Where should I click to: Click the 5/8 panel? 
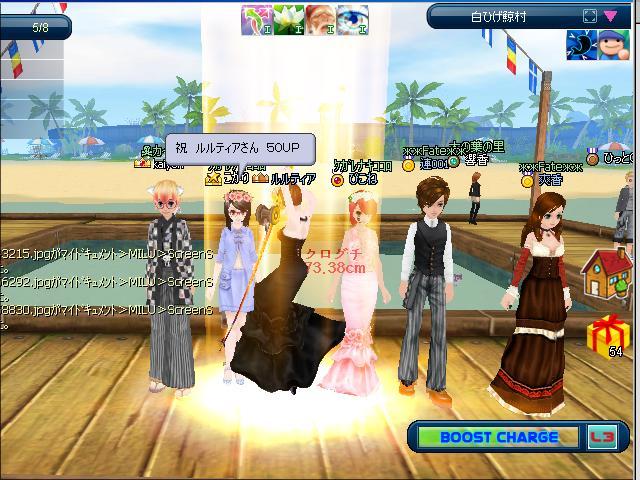pos(40,28)
